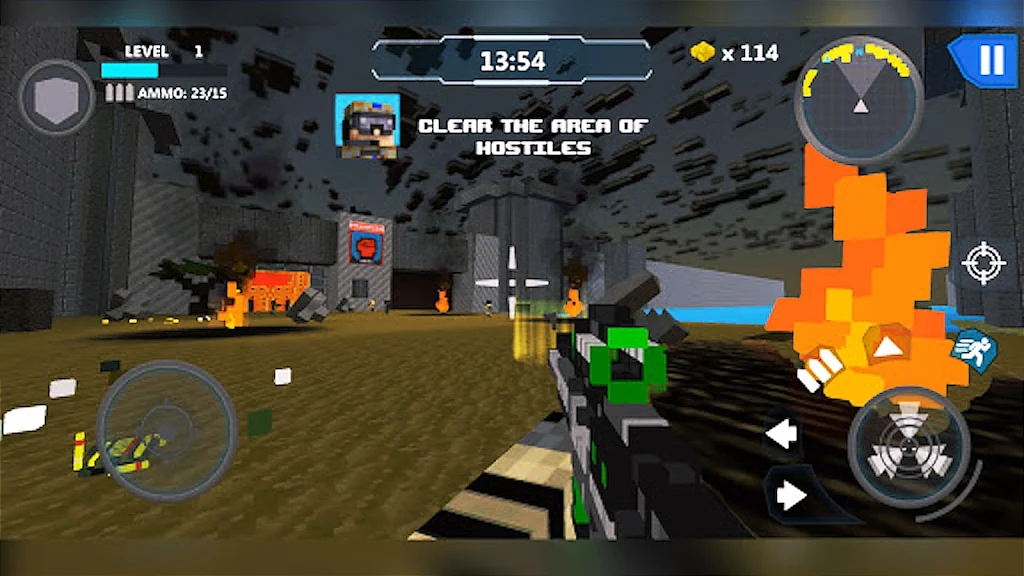Toggle the crosshair aim button
This screenshot has width=1024, height=576.
[982, 263]
